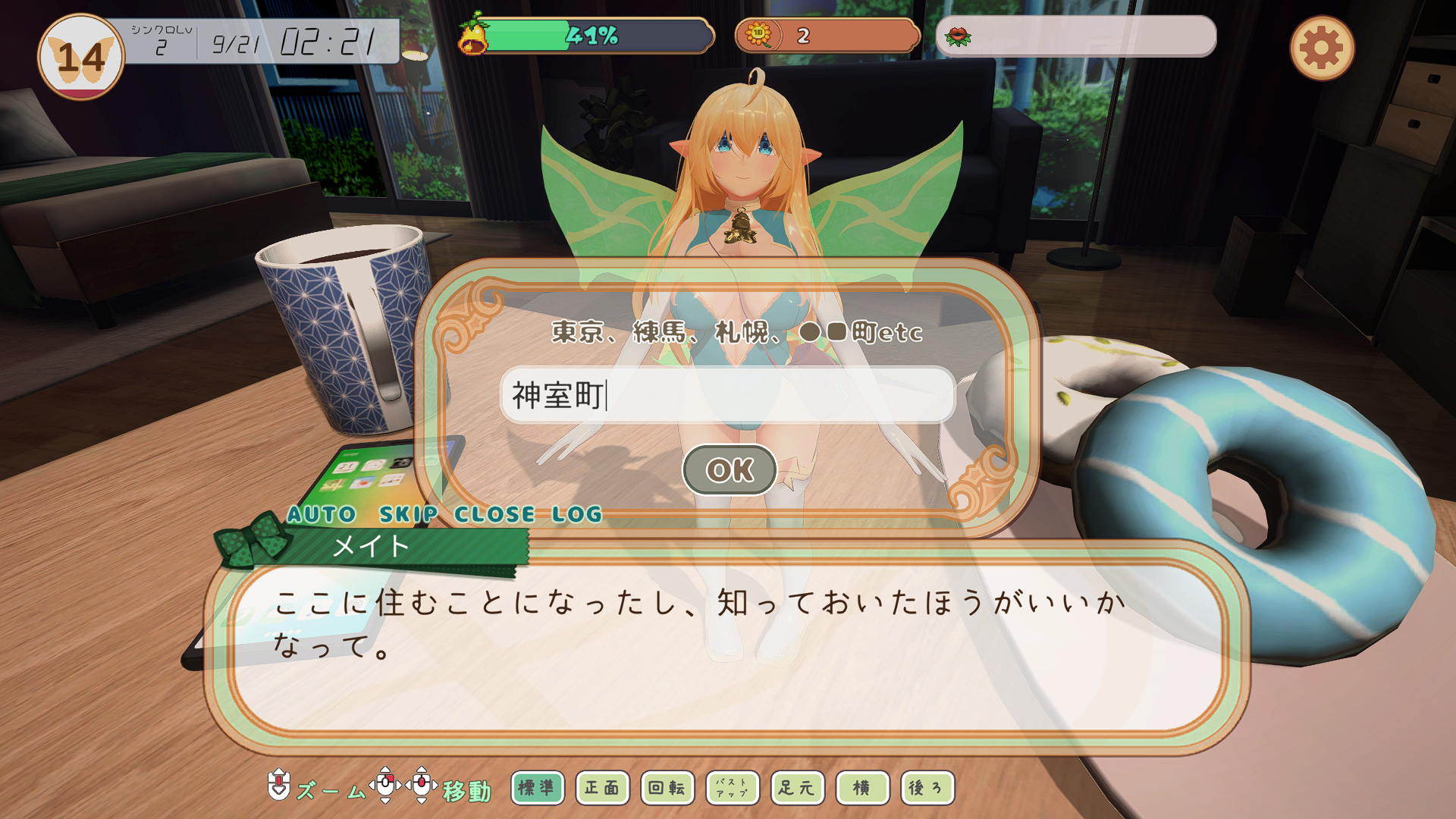The image size is (1456, 819).
Task: Set camera to バストアップ
Action: (732, 788)
